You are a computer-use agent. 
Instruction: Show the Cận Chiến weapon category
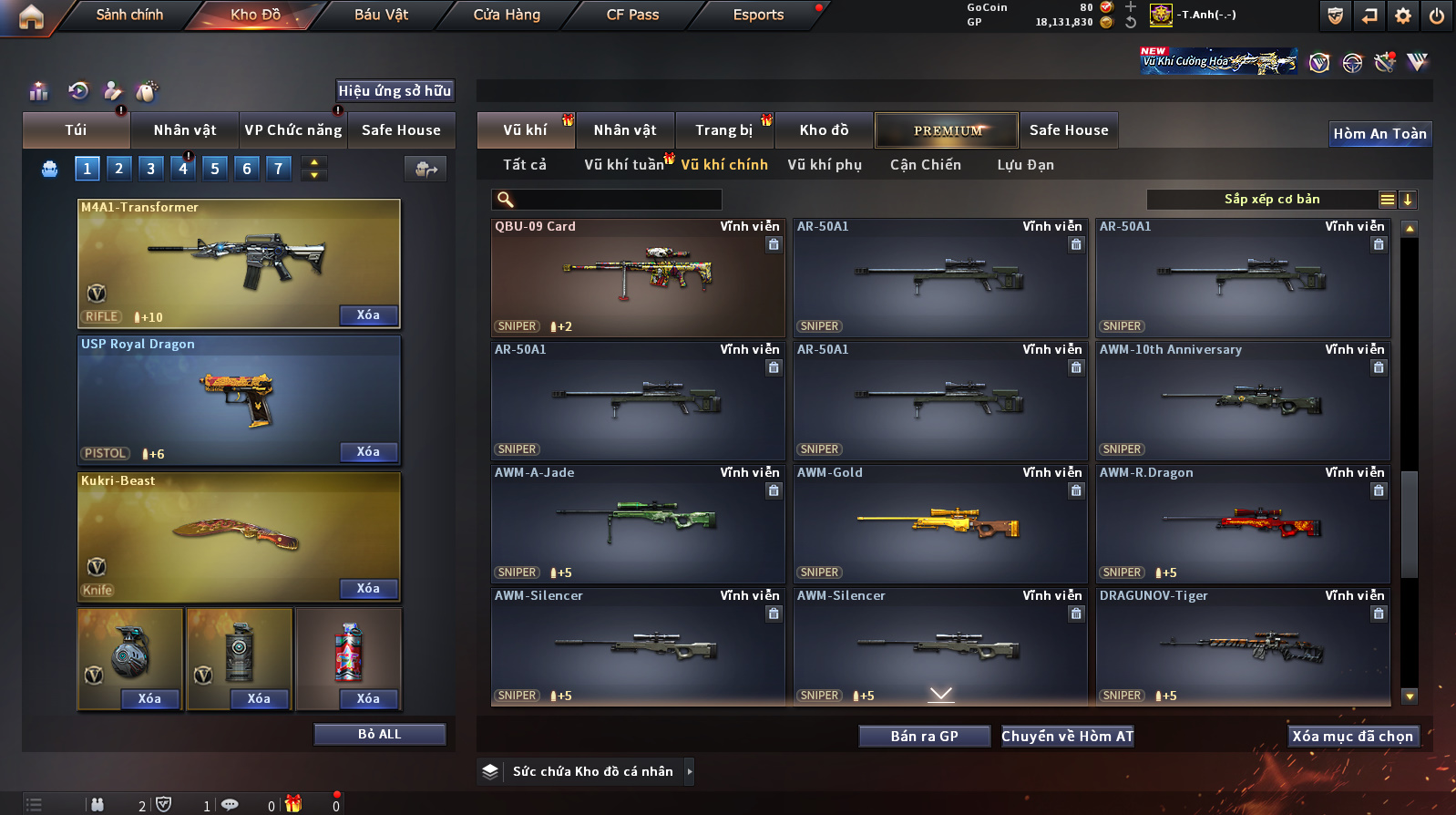(x=925, y=165)
